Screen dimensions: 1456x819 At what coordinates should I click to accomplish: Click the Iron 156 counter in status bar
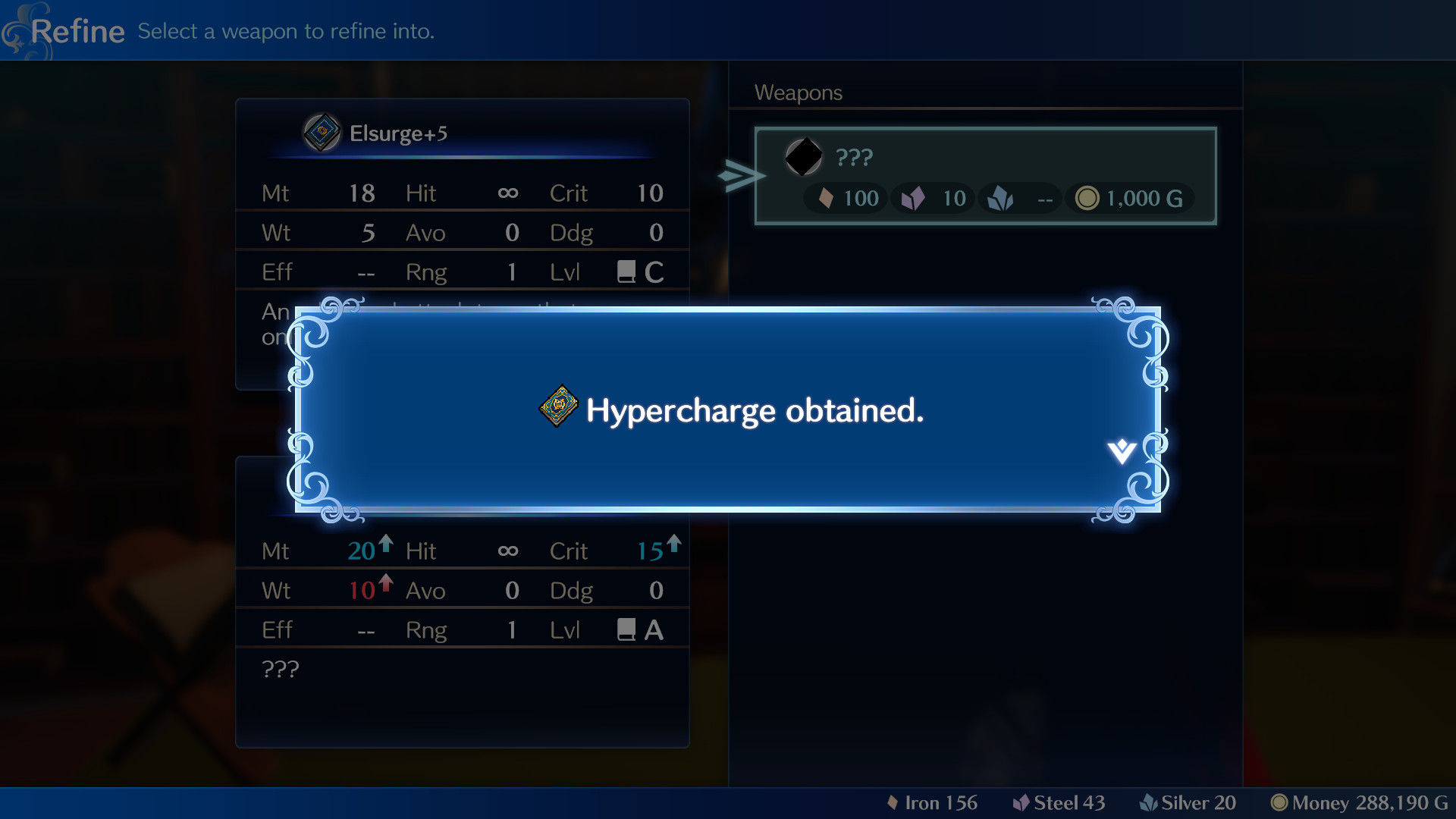pos(932,802)
